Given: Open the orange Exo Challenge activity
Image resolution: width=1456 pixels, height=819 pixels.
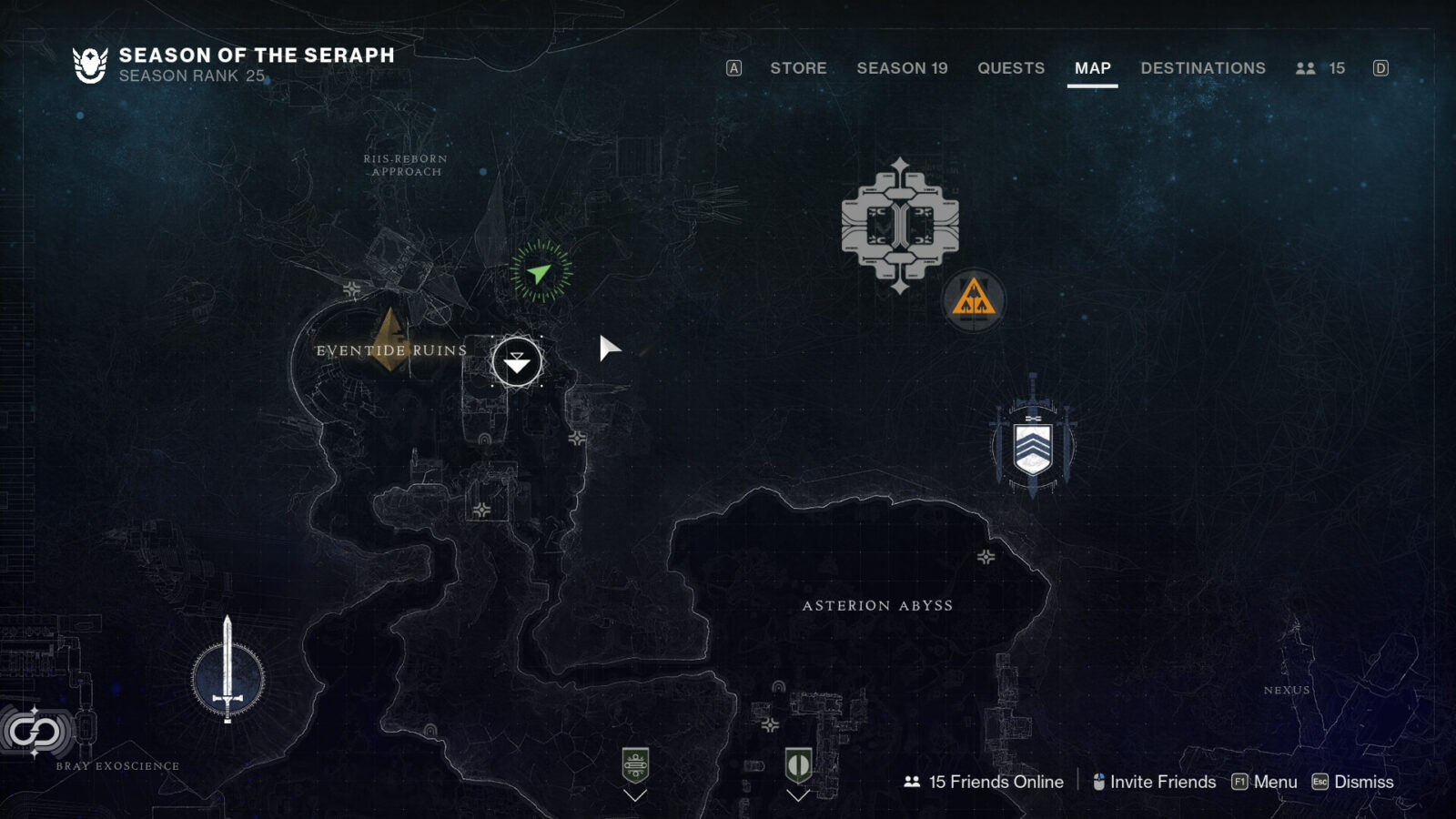Looking at the screenshot, I should 974,300.
